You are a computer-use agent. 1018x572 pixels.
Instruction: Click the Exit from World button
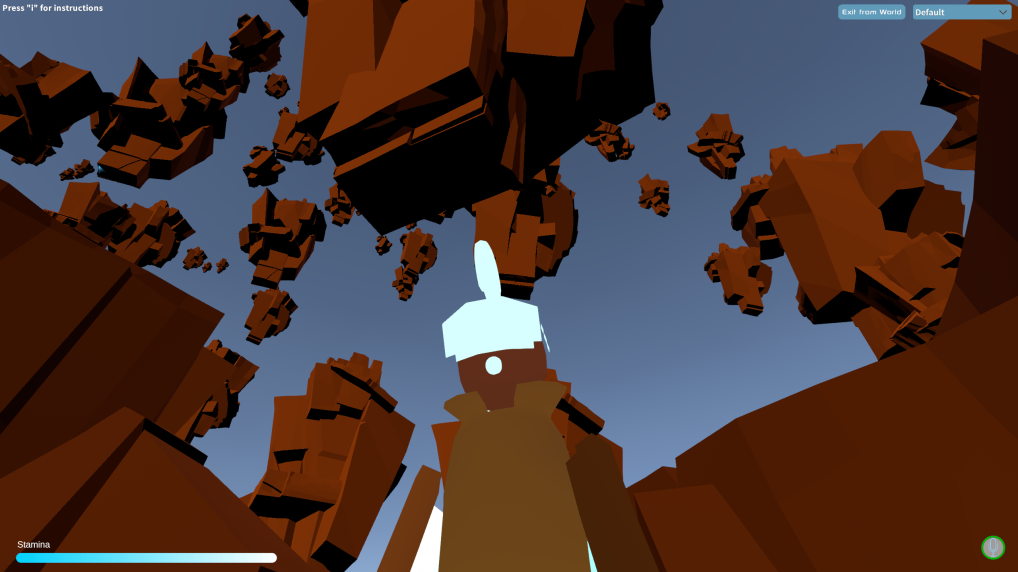(x=871, y=12)
